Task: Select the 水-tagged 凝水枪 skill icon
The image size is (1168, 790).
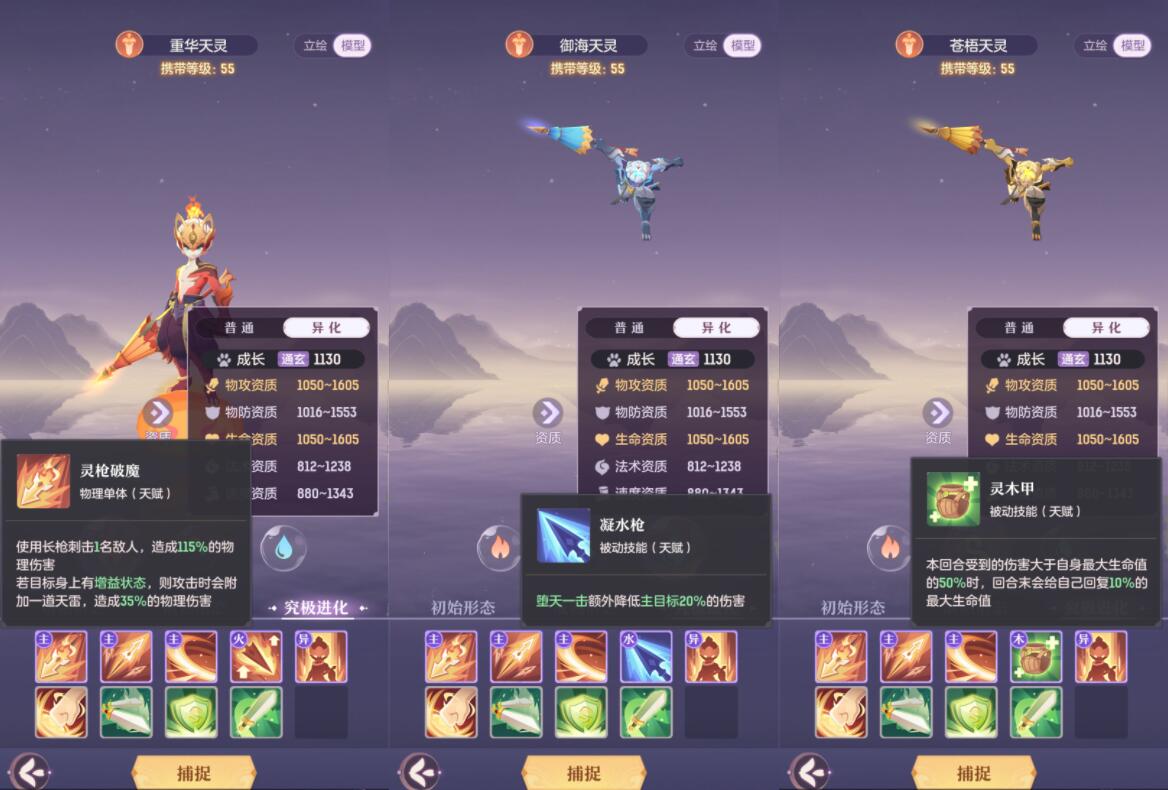Action: pyautogui.click(x=646, y=657)
